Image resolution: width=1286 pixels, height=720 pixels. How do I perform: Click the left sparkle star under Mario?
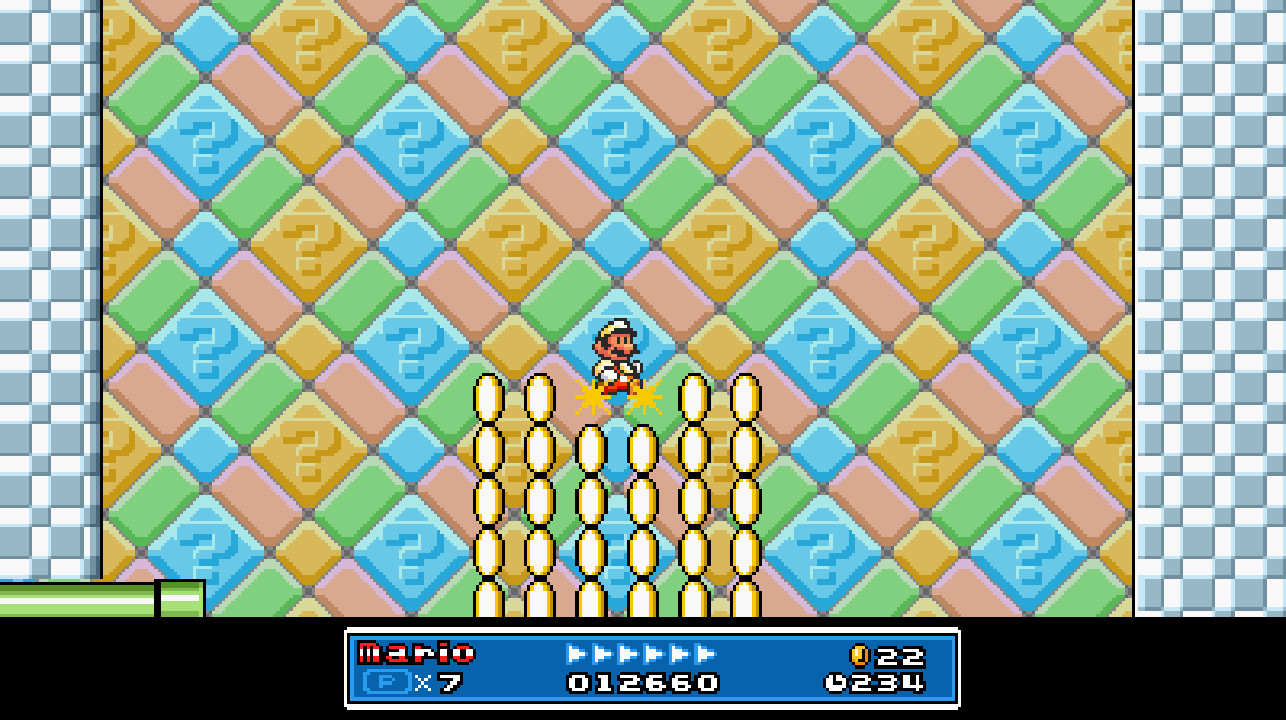pyautogui.click(x=589, y=398)
